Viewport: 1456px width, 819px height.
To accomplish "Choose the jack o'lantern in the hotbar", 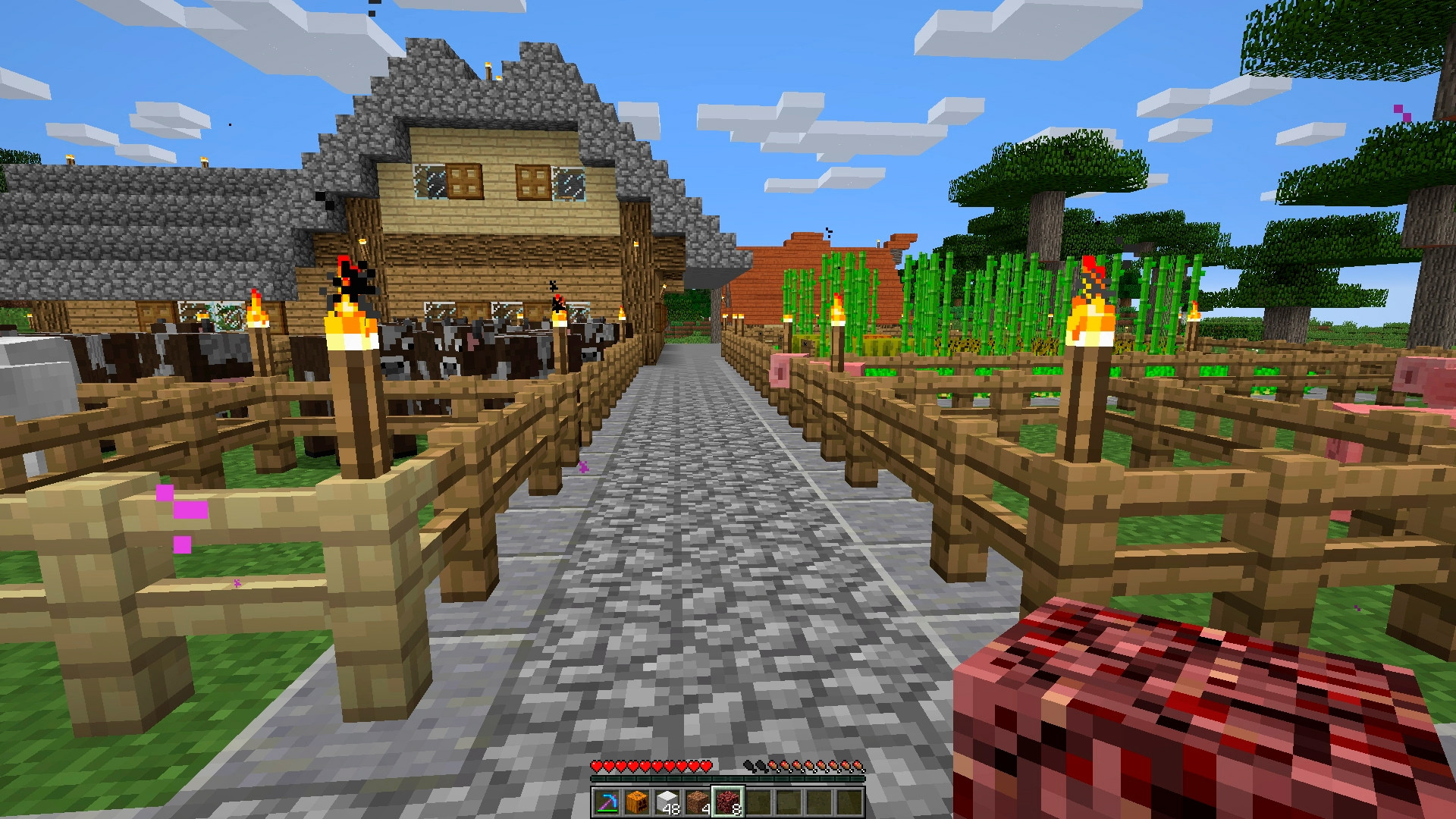I will tap(638, 802).
